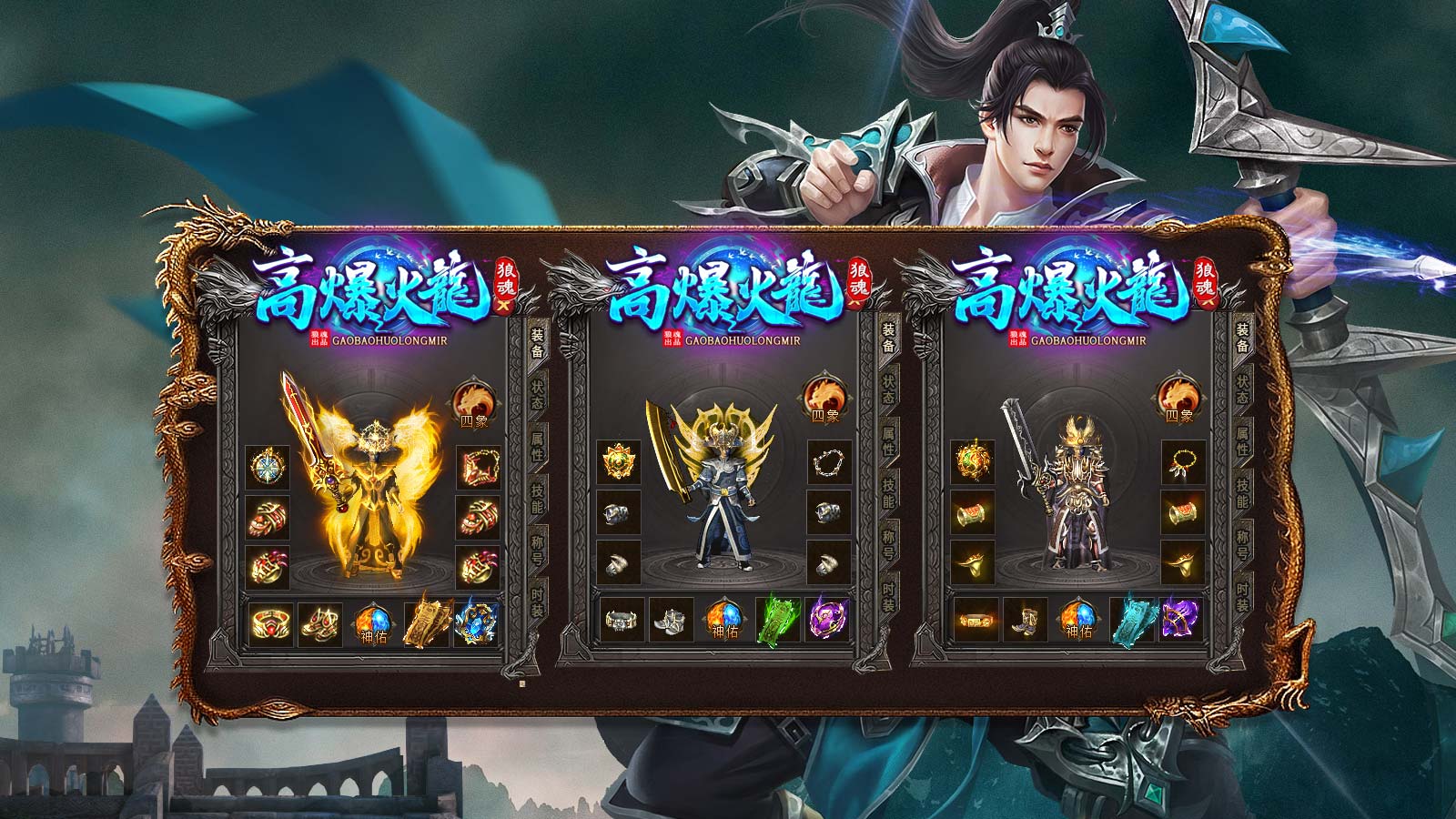The width and height of the screenshot is (1456, 819).
Task: Select the gold sun medal slot
Action: tap(619, 463)
